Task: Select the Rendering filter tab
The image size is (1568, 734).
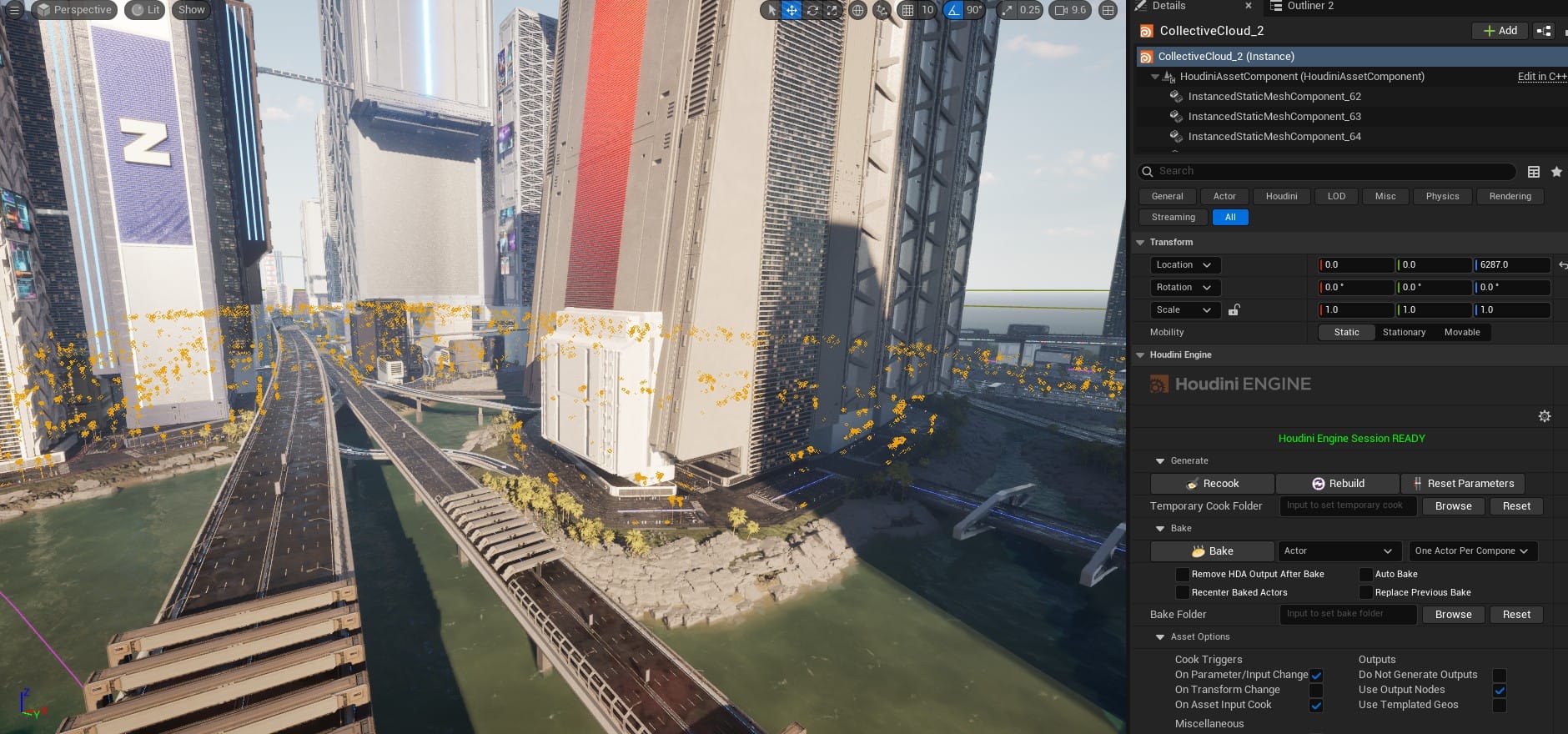Action: (x=1510, y=197)
